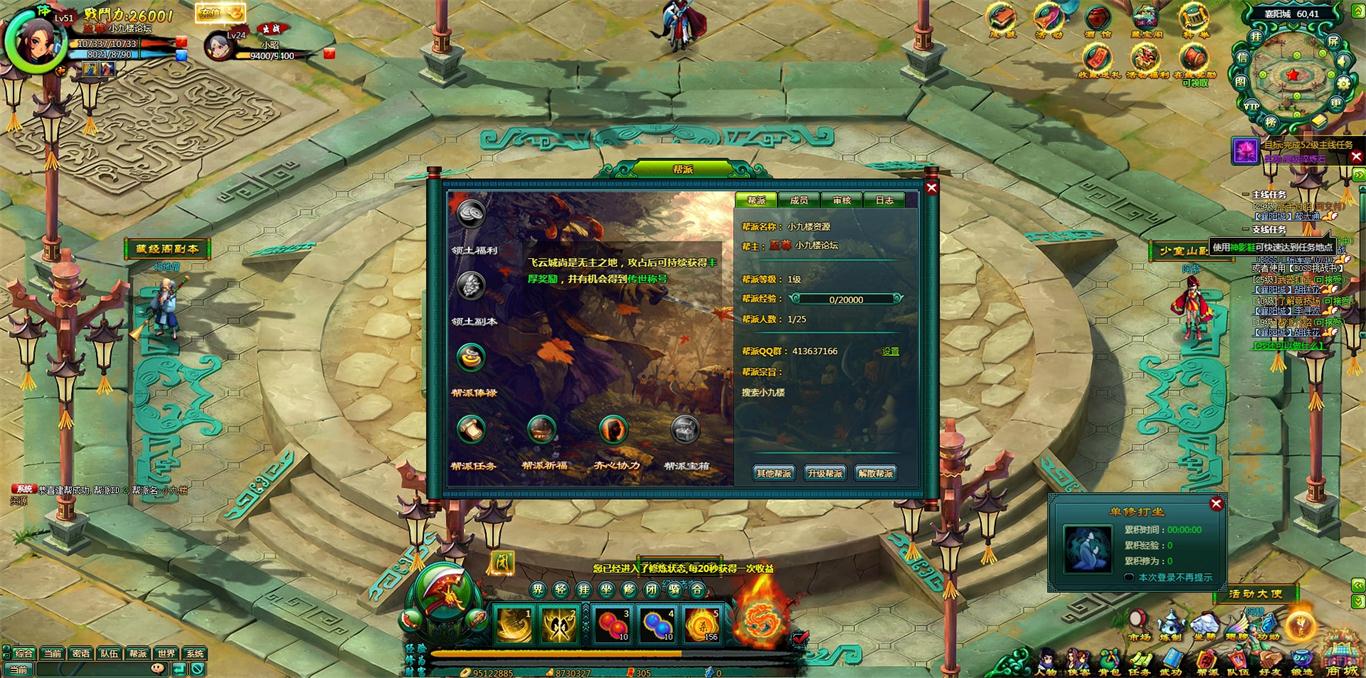Open 领土福利 territory welfare icon

[x=471, y=213]
